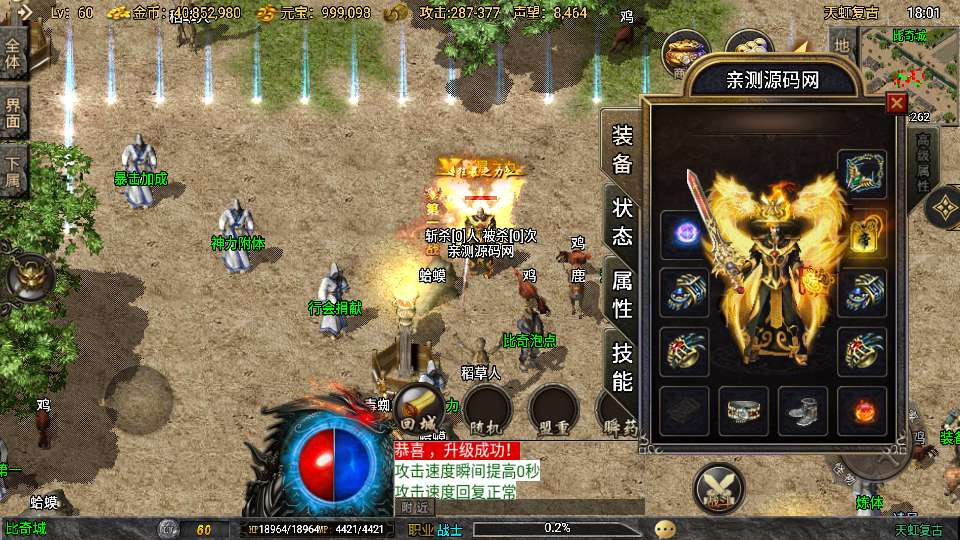Open the chat speech-bubble icon
The height and width of the screenshot is (540, 960).
(x=665, y=529)
